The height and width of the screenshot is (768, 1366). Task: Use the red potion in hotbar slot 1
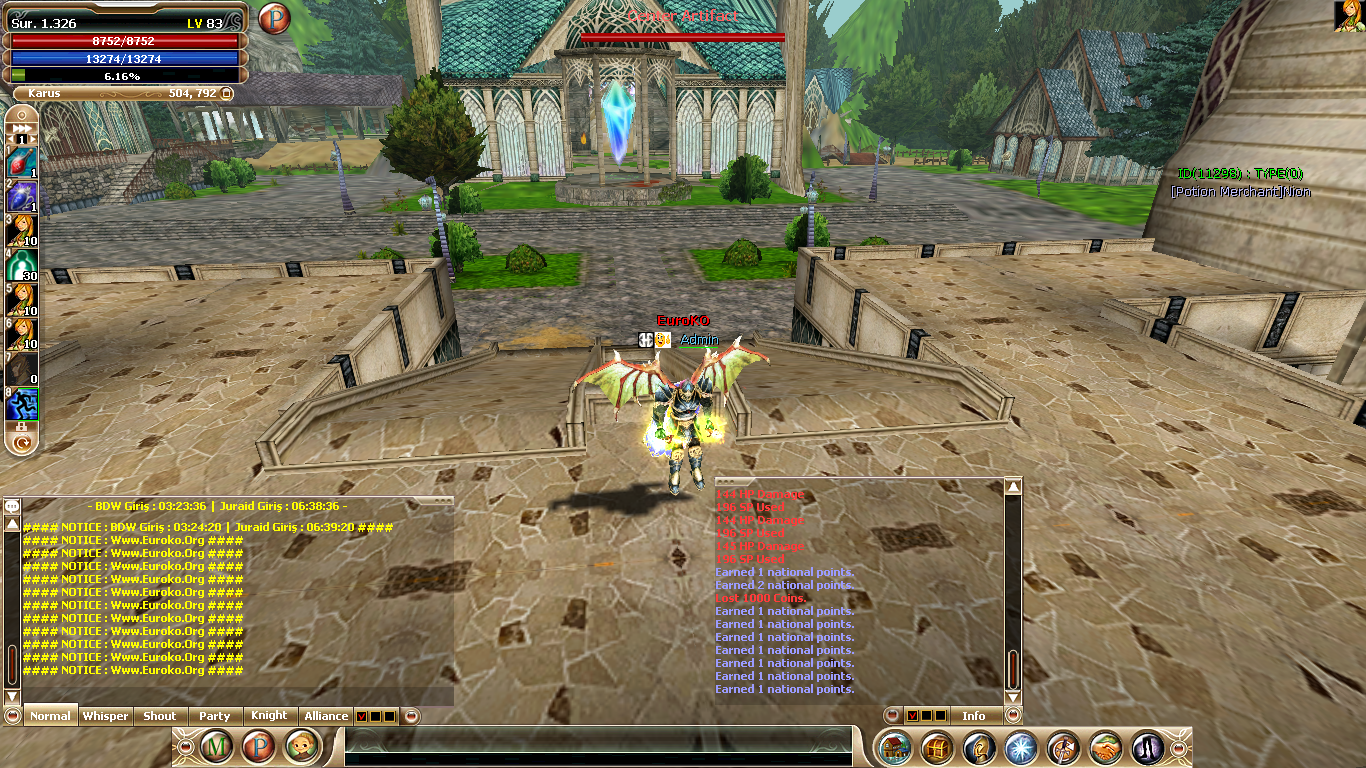pos(22,162)
